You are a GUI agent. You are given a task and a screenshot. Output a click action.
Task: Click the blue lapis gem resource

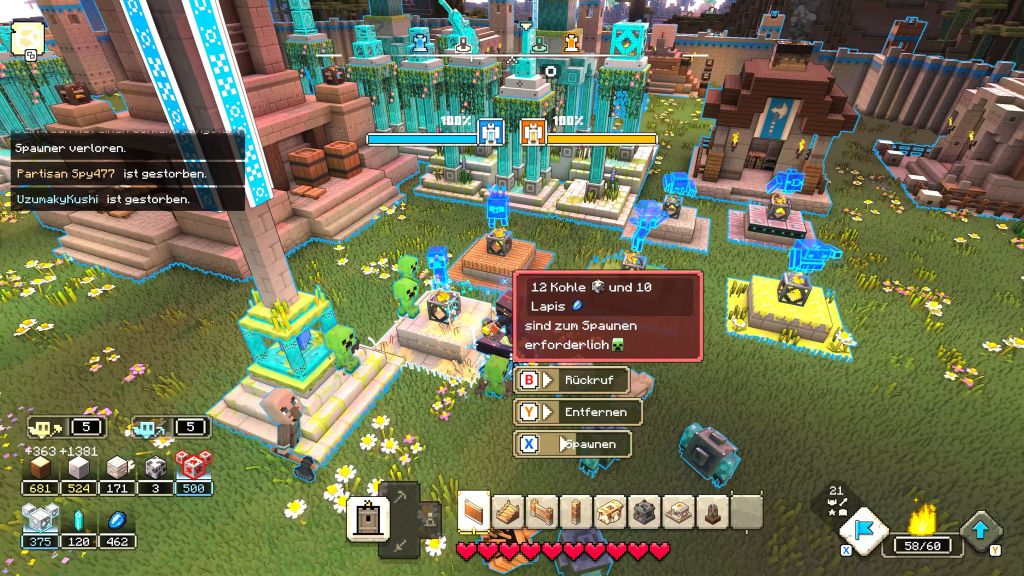pyautogui.click(x=118, y=521)
